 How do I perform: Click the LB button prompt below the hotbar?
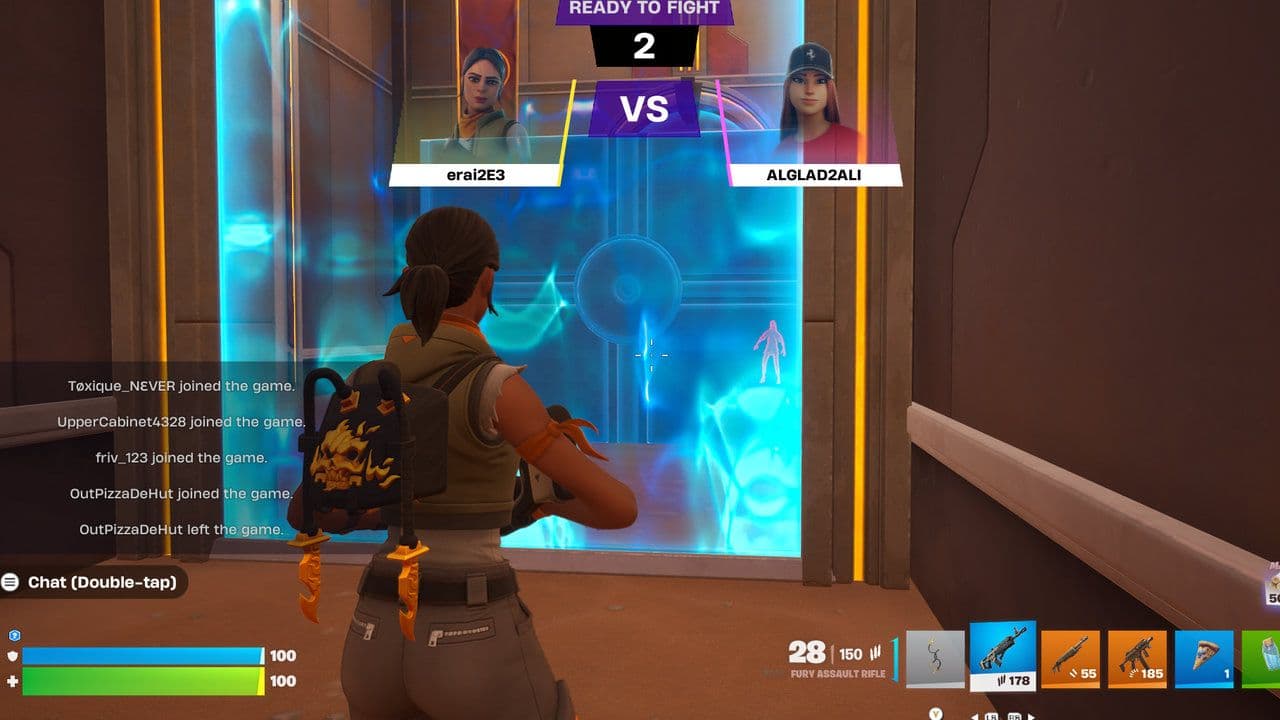(x=991, y=716)
